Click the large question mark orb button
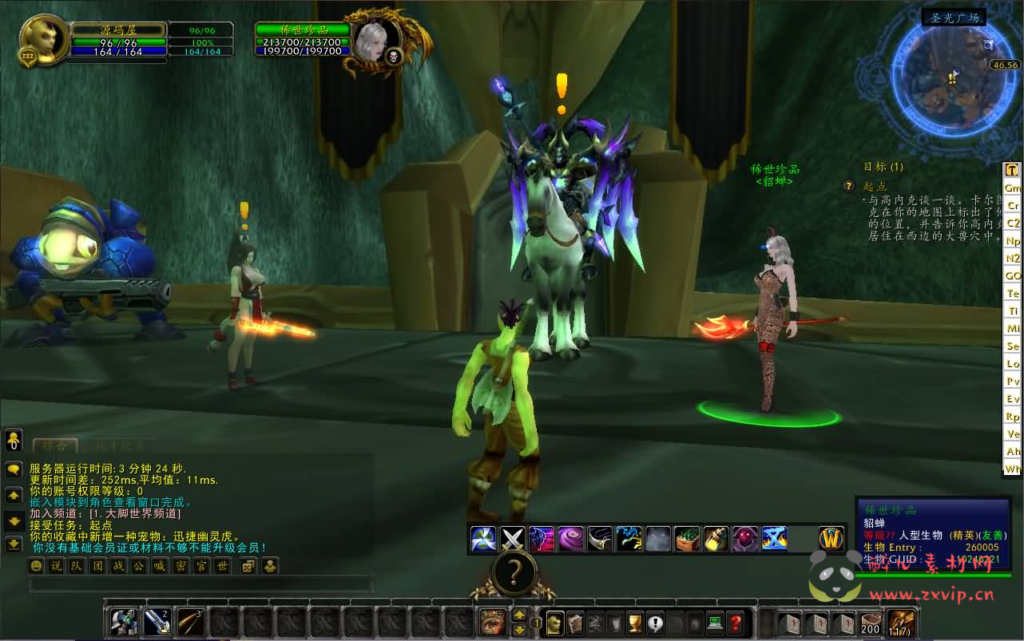Image resolution: width=1024 pixels, height=641 pixels. tap(514, 573)
